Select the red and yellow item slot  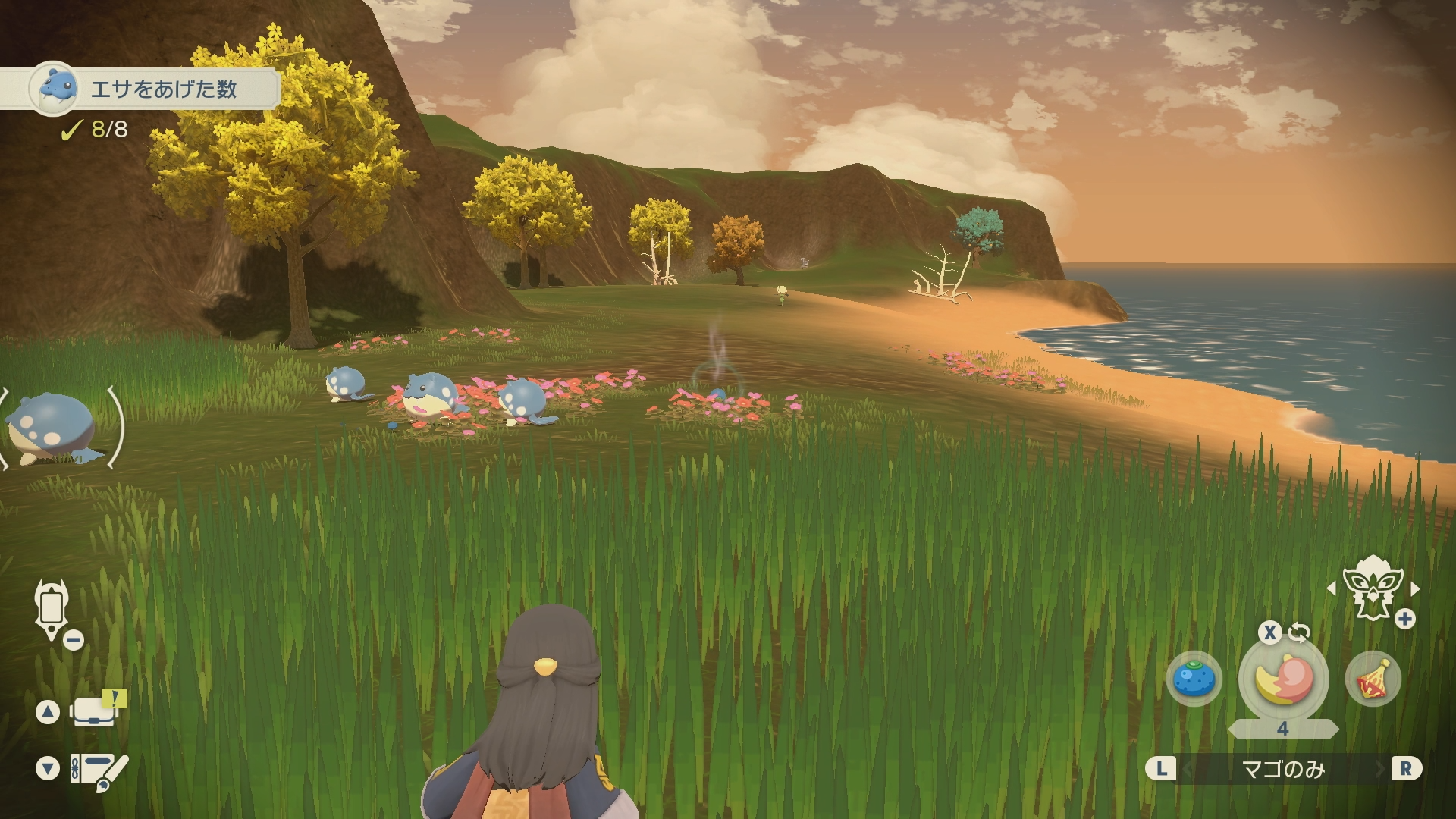[x=1373, y=679]
